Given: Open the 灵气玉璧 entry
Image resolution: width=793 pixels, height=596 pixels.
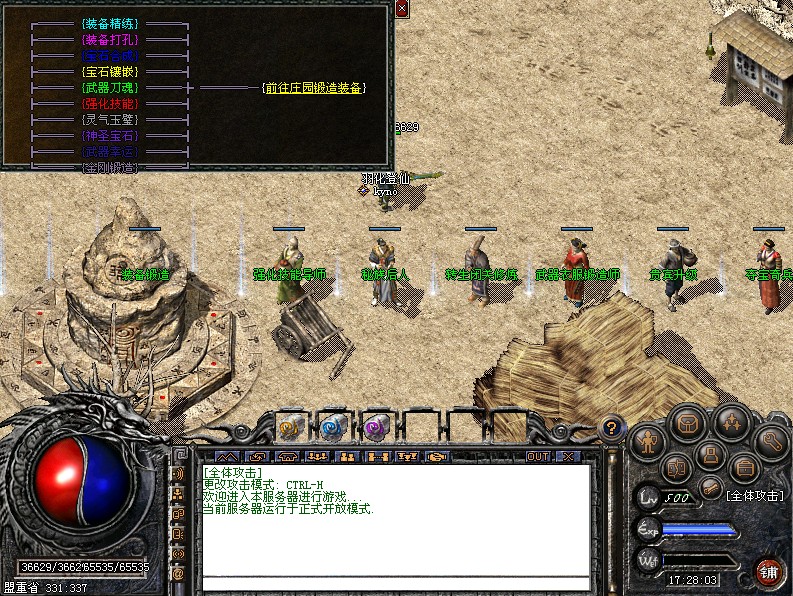Looking at the screenshot, I should [110, 120].
